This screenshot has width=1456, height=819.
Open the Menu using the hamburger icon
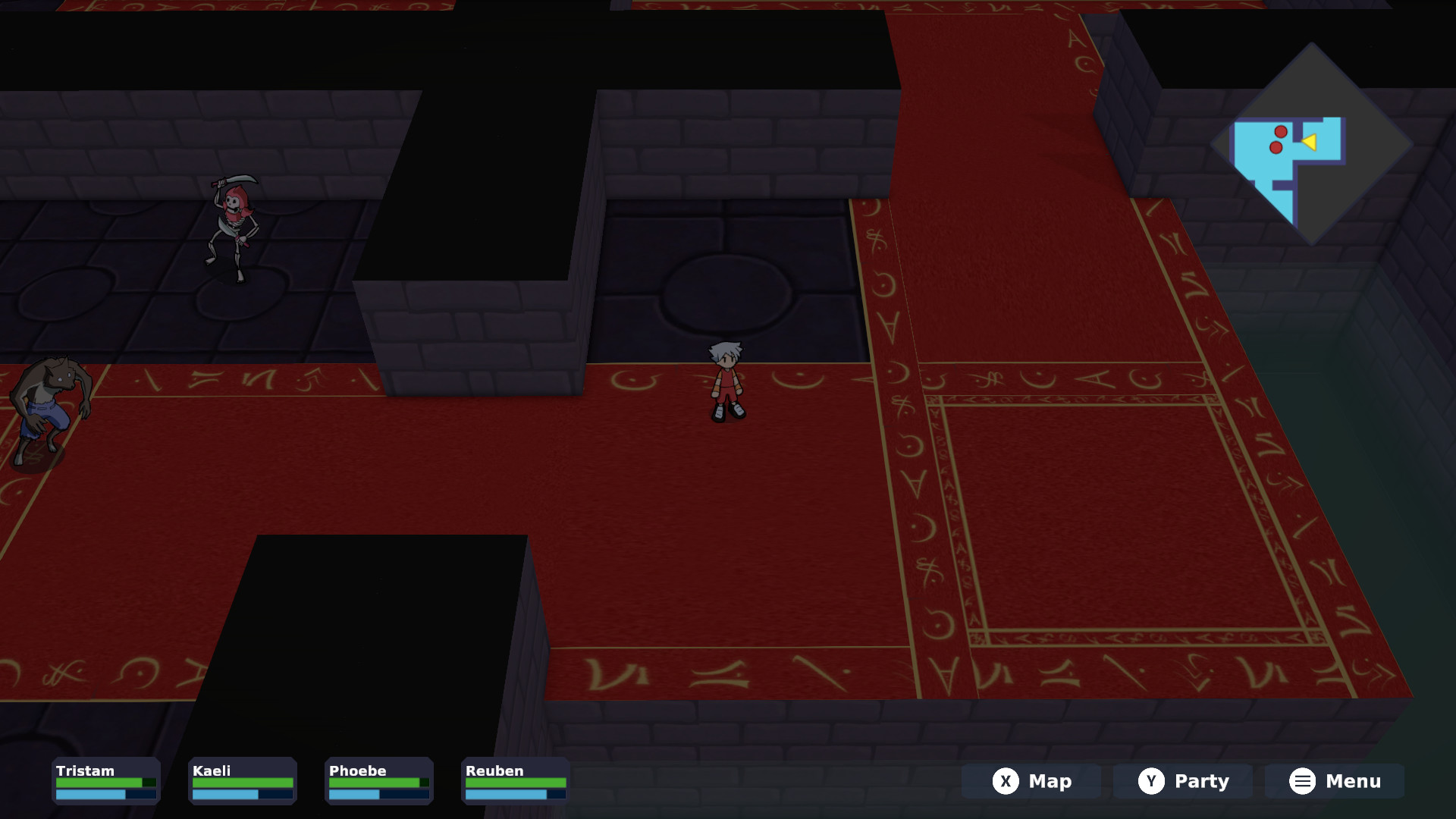pyautogui.click(x=1301, y=780)
